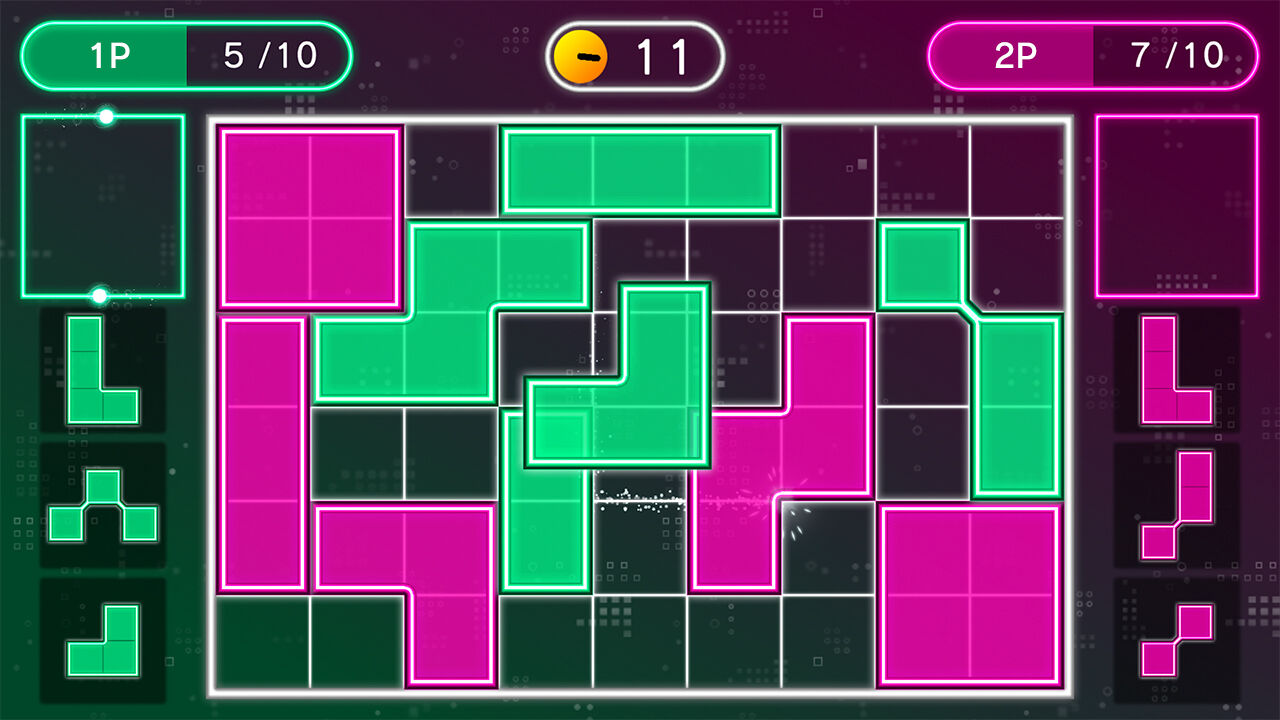
Task: Select the small pink zigzag piece at bottom-right tray
Action: pos(1178,640)
